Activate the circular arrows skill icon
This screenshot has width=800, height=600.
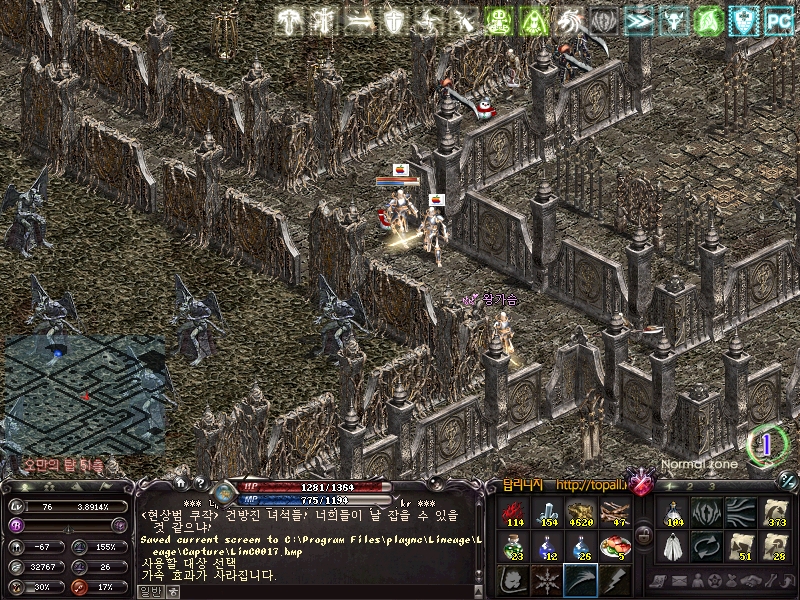coord(706,546)
